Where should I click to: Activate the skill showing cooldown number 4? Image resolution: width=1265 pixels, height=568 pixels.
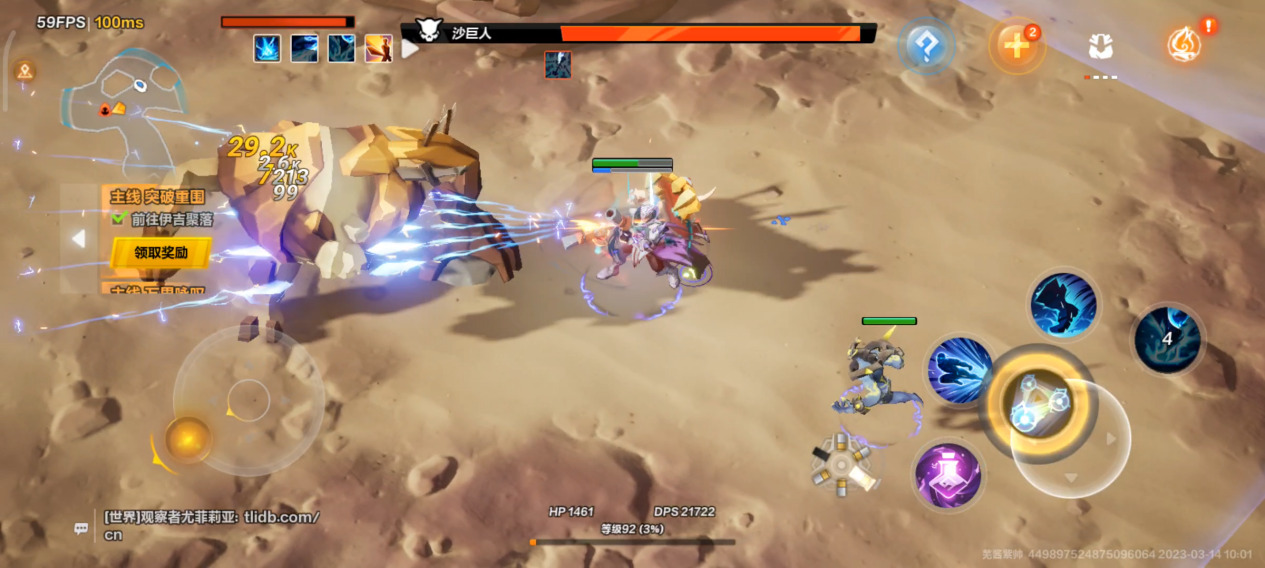pyautogui.click(x=1167, y=339)
